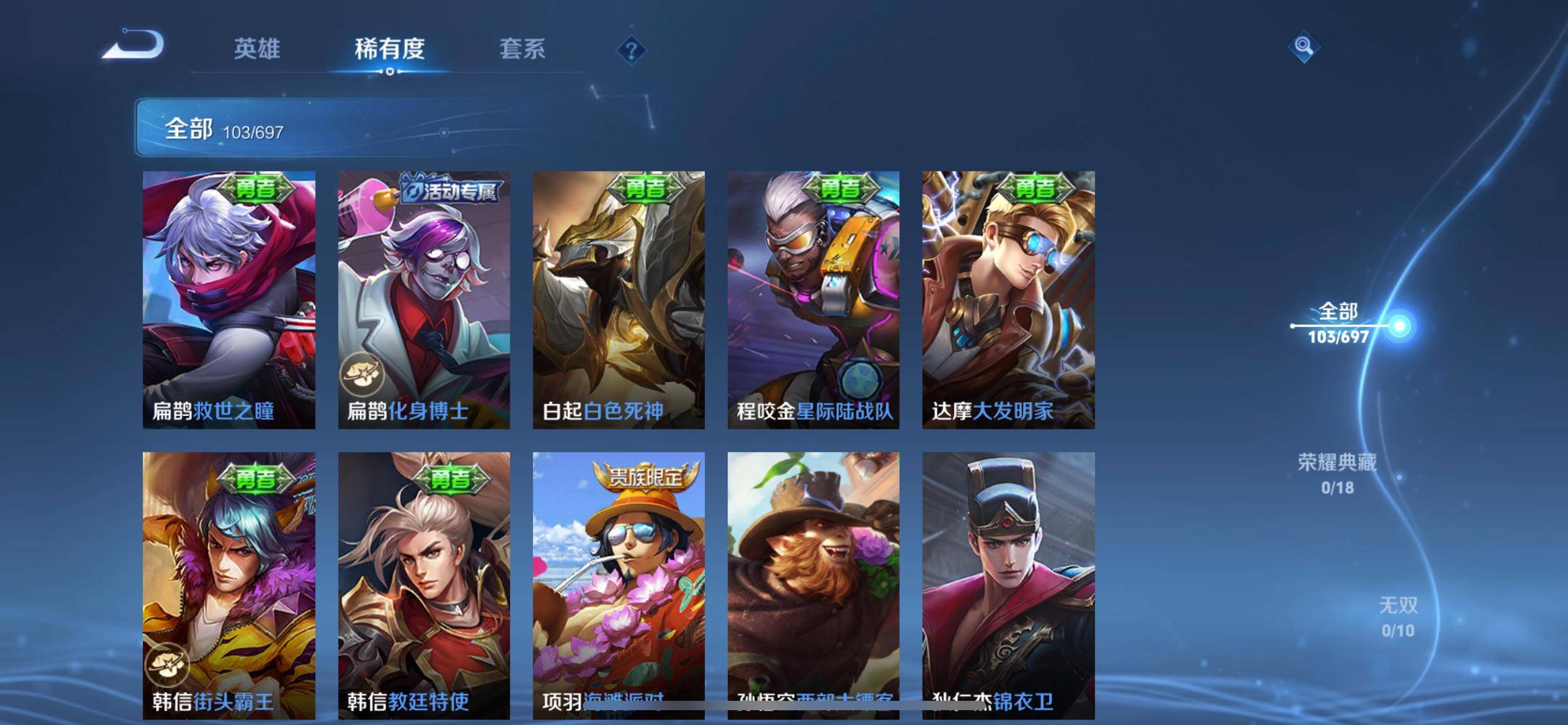View the 狄仁杰 锦衣卫 skin card
Image resolution: width=1568 pixels, height=725 pixels.
point(1008,585)
